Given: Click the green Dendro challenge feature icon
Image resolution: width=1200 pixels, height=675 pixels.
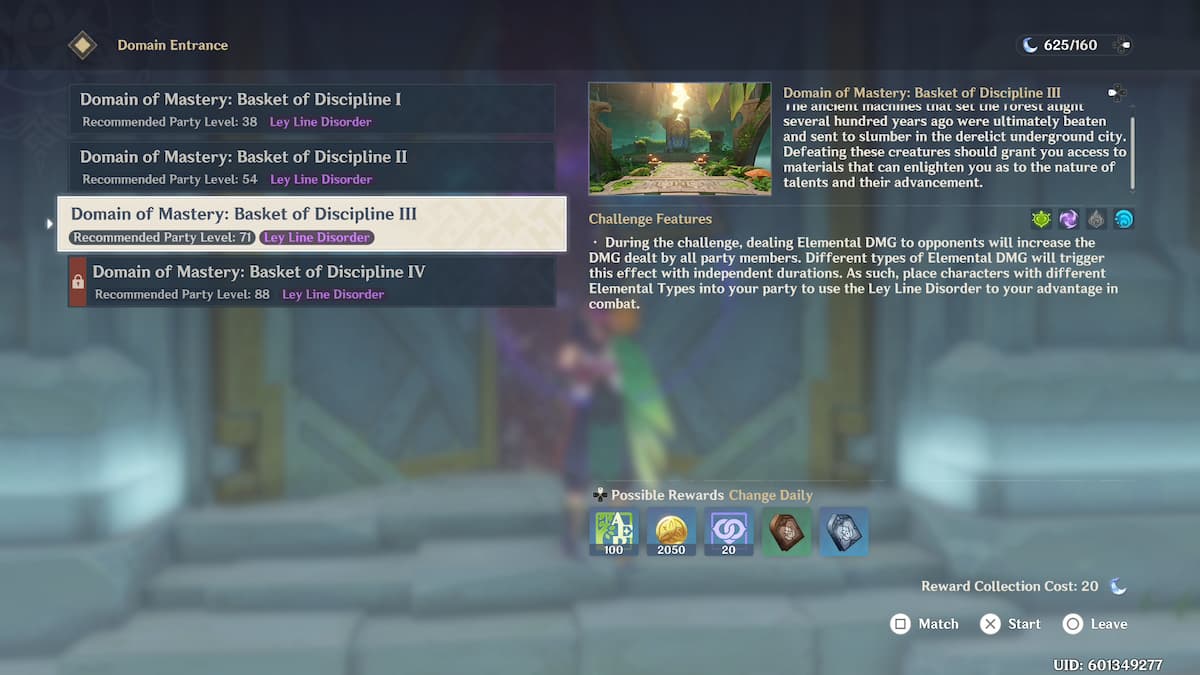Looking at the screenshot, I should pyautogui.click(x=1042, y=219).
